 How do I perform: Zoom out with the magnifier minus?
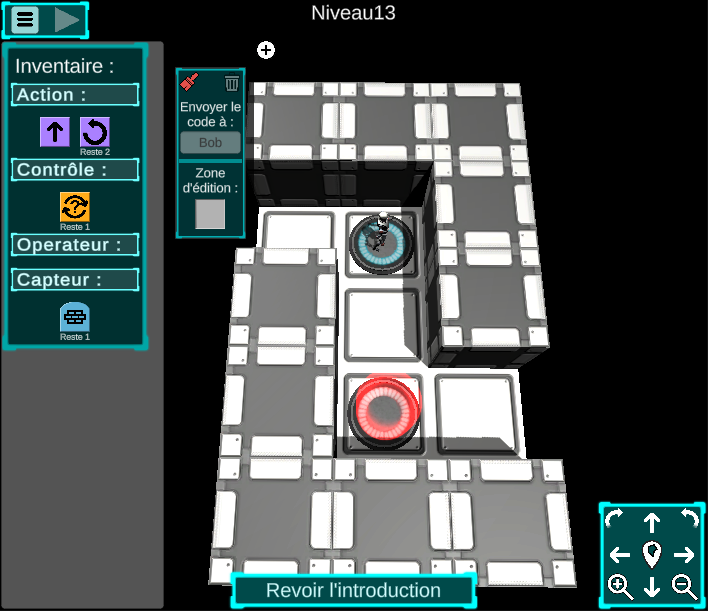(x=685, y=588)
